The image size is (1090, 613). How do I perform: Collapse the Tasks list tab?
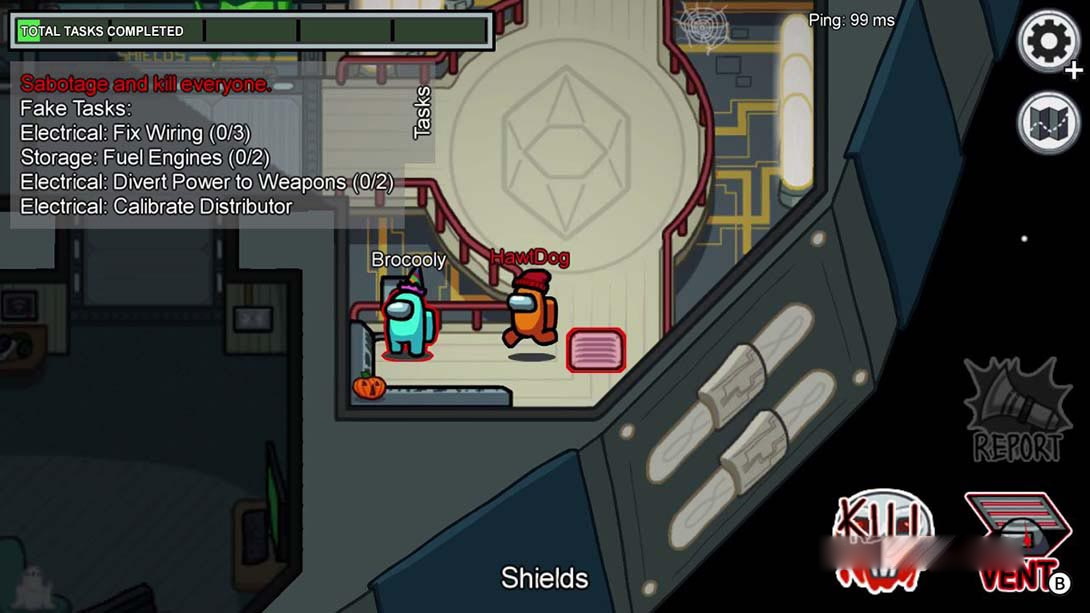[x=423, y=112]
